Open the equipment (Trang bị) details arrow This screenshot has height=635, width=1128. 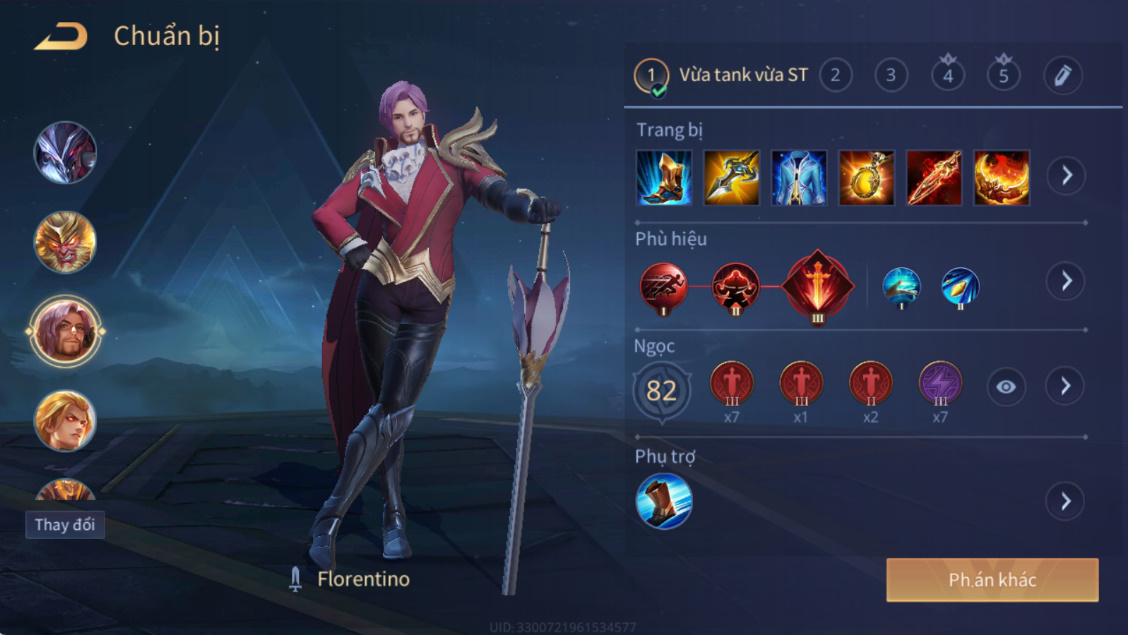pos(1066,176)
